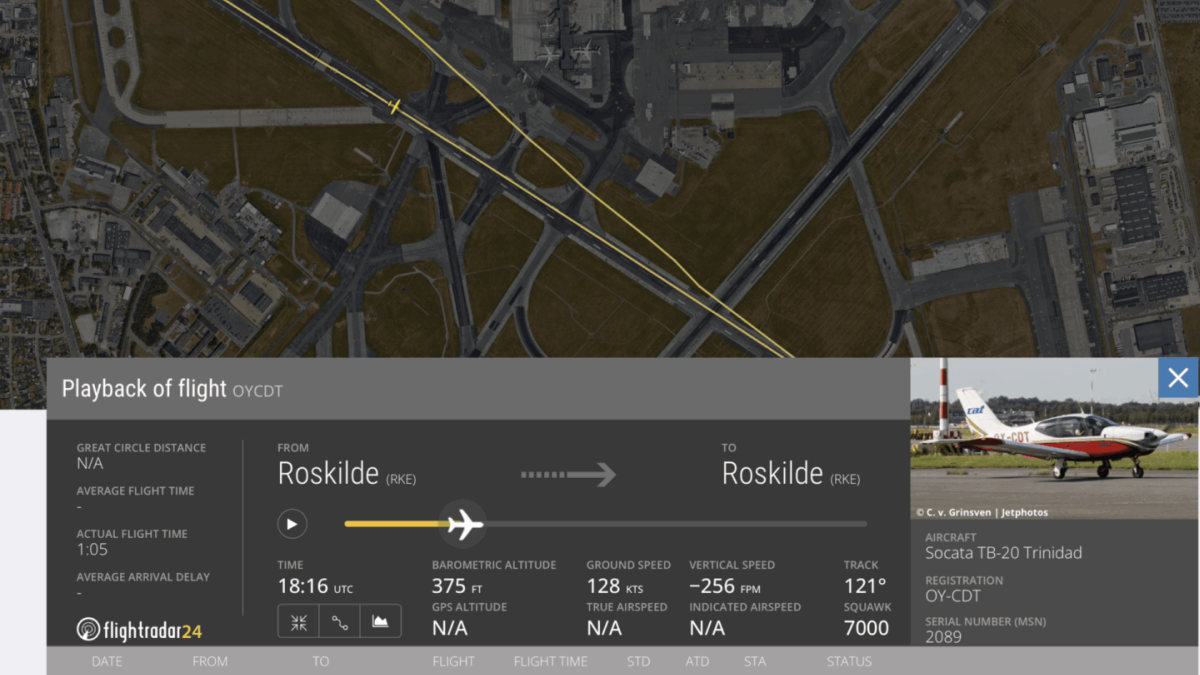Start playback with the play button

(292, 524)
